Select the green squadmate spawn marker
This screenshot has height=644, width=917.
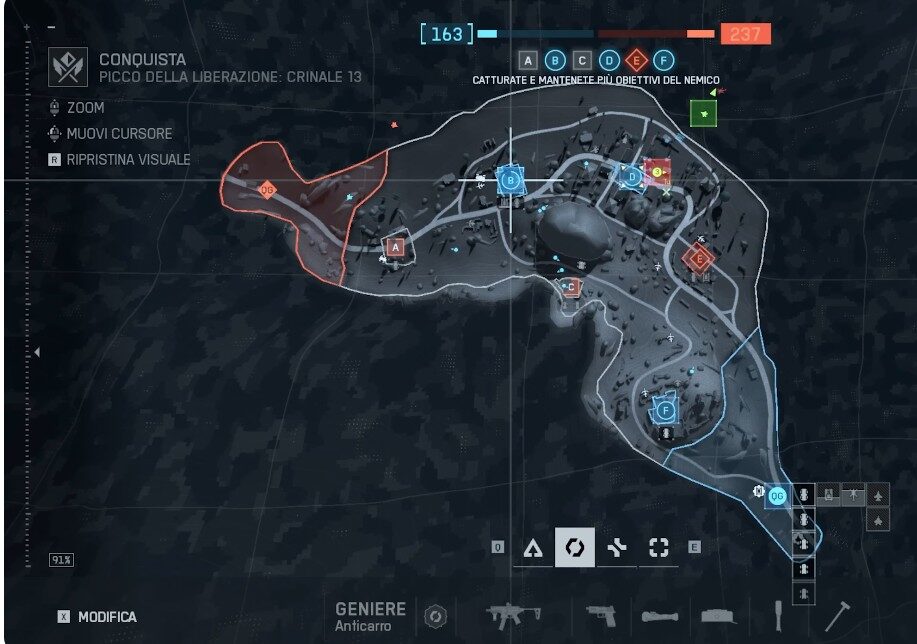706,113
